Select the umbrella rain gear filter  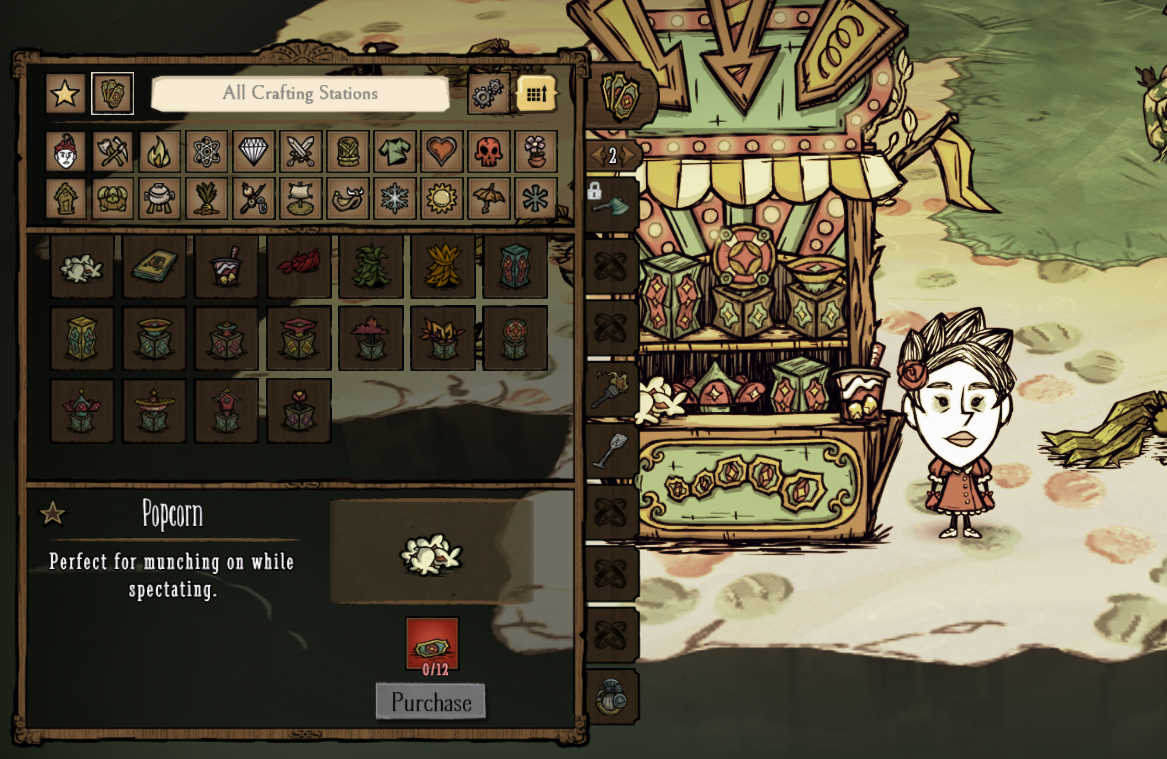[488, 198]
